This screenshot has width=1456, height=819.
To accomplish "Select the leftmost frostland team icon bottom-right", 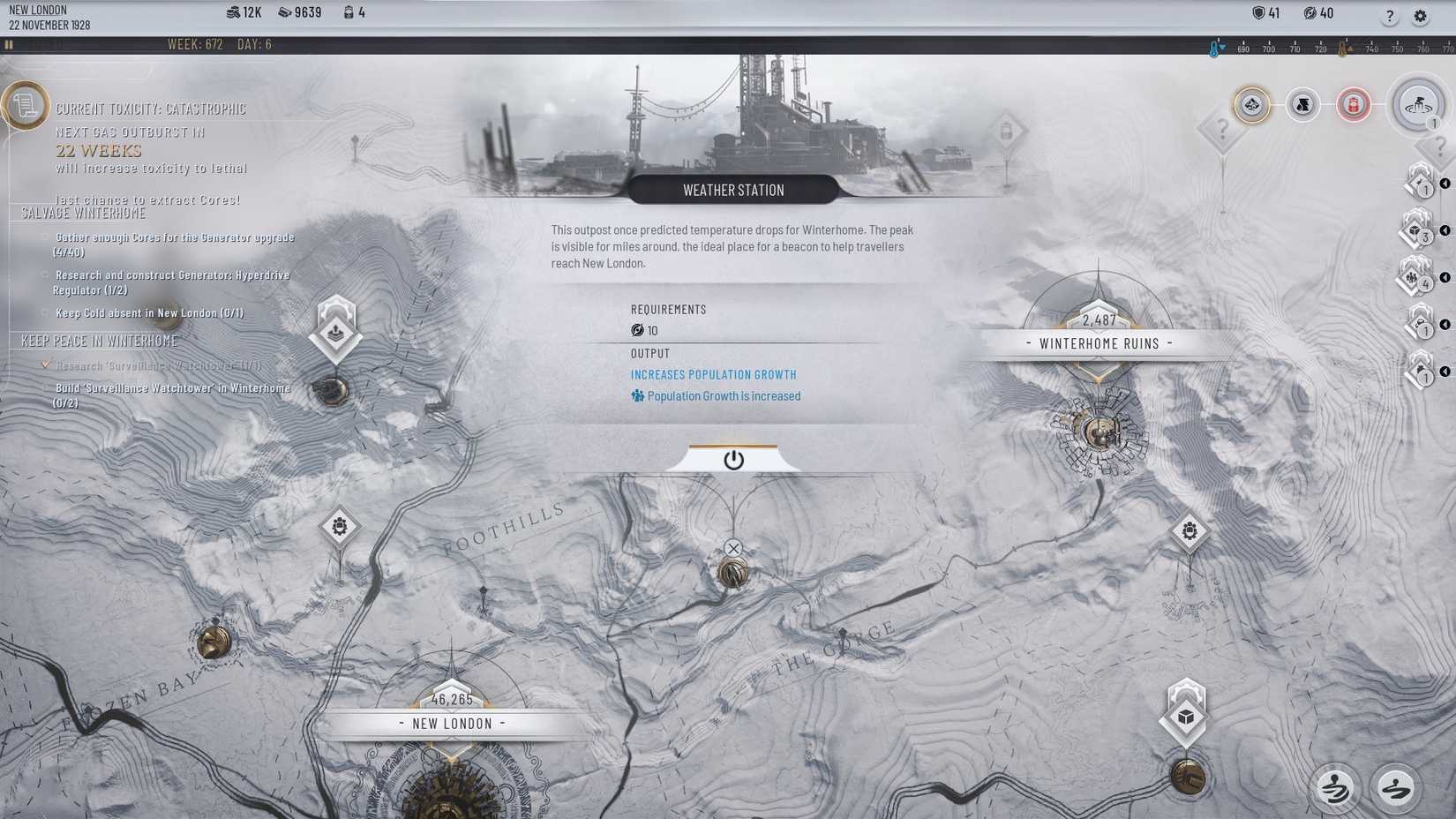I will 1336,788.
